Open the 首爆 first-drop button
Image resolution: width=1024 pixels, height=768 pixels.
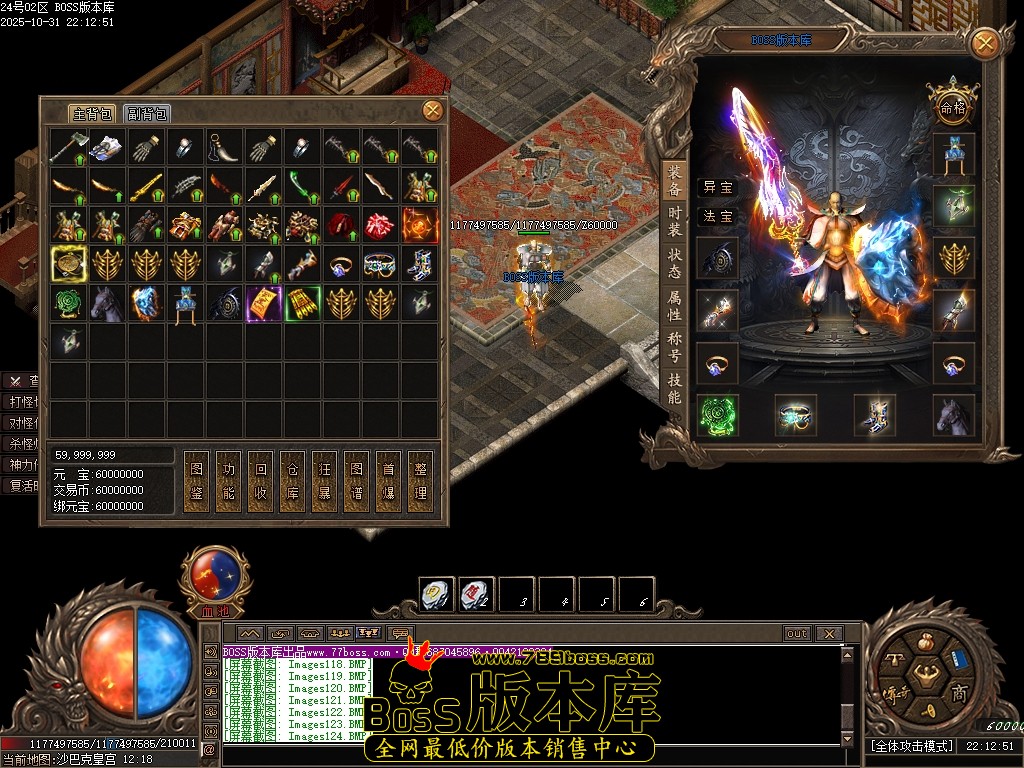[x=388, y=481]
